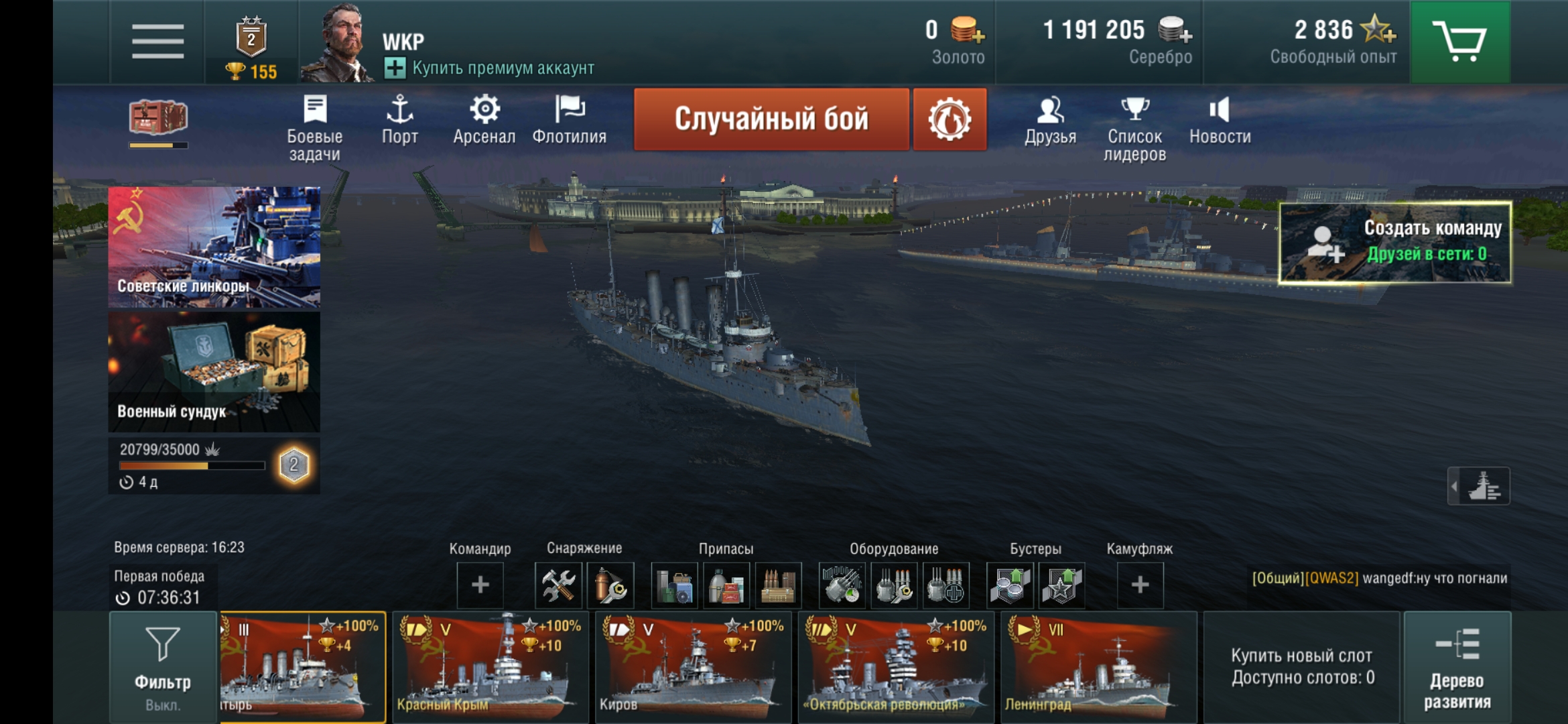This screenshot has width=1568, height=724.
Task: Open Боевые задачи missions
Action: pyautogui.click(x=314, y=127)
